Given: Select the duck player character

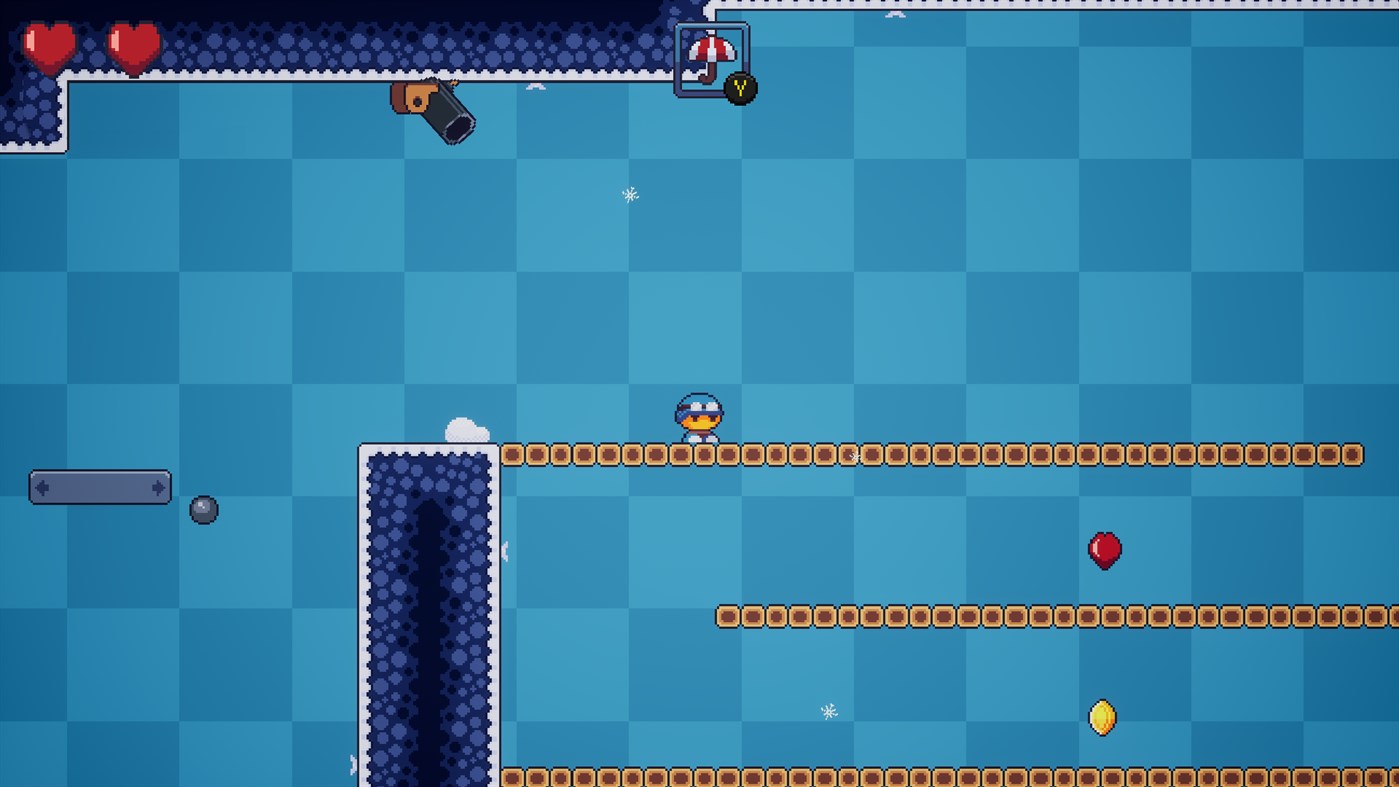Looking at the screenshot, I should click(698, 418).
